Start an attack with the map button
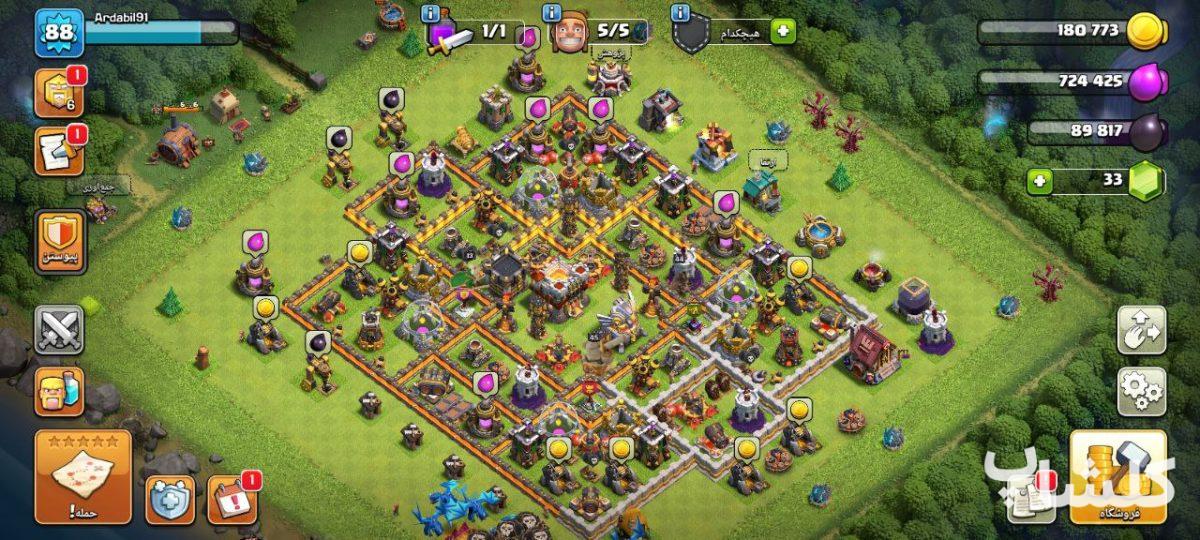Image resolution: width=1200 pixels, height=540 pixels. (83, 477)
